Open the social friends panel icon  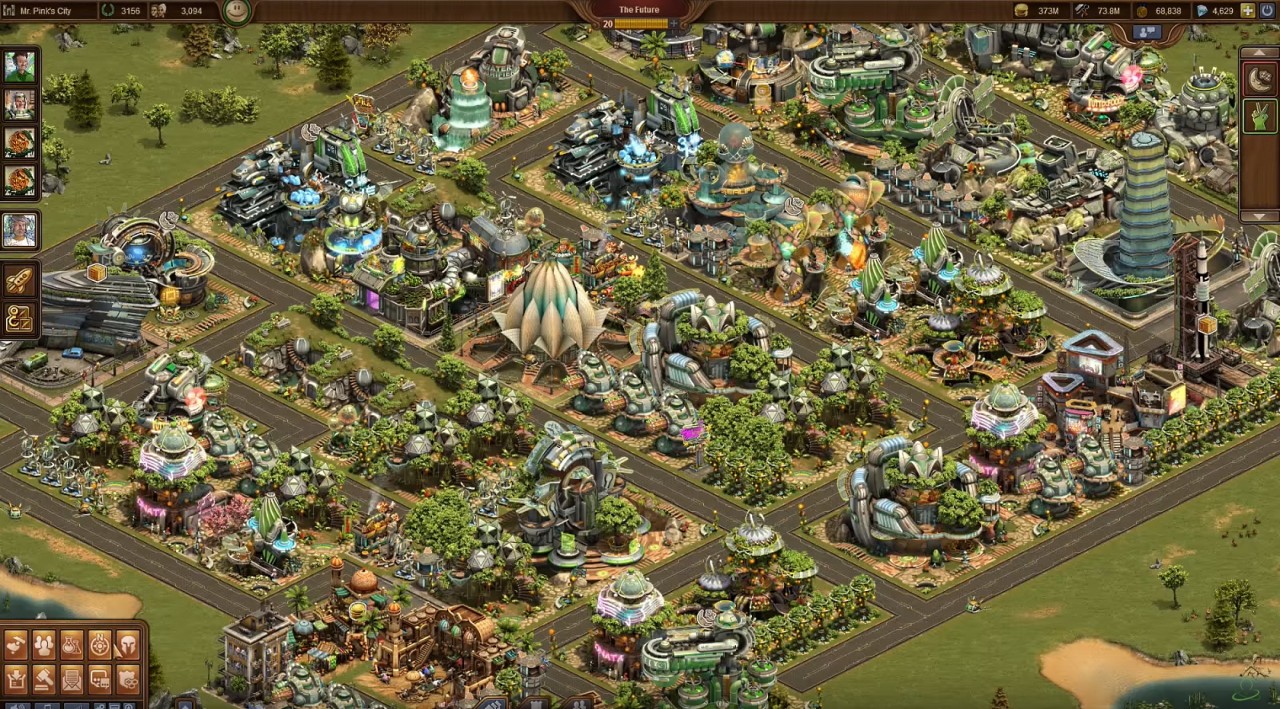tap(44, 645)
